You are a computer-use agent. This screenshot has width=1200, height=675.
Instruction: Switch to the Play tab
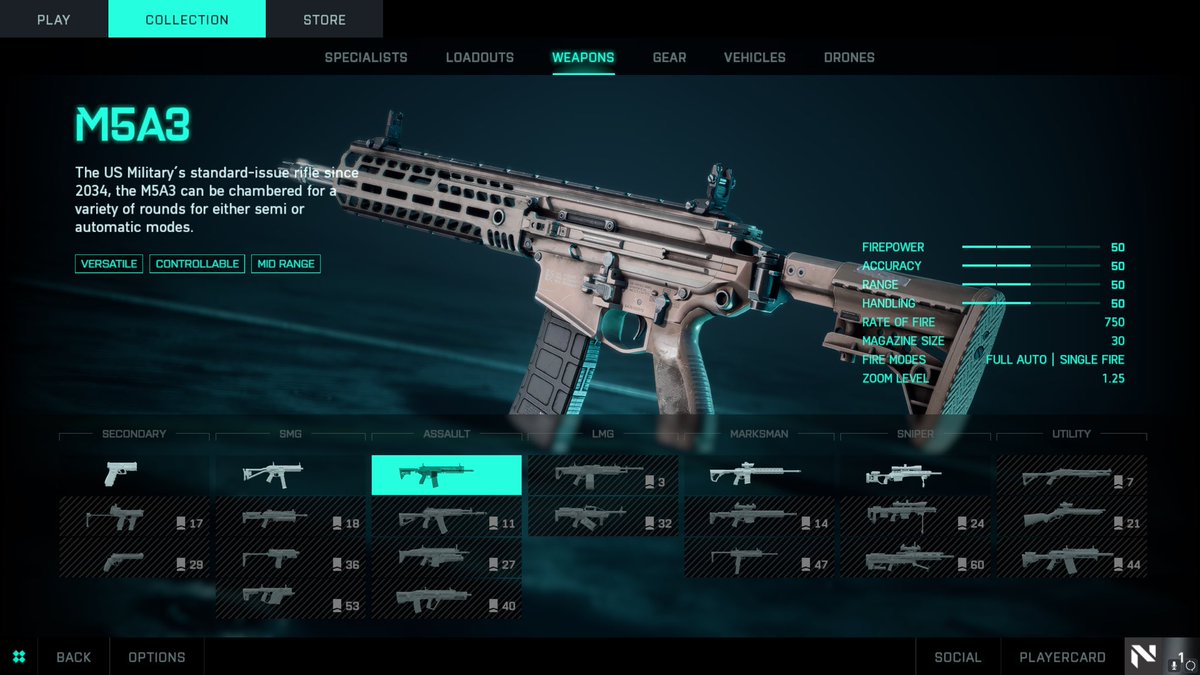[x=53, y=19]
